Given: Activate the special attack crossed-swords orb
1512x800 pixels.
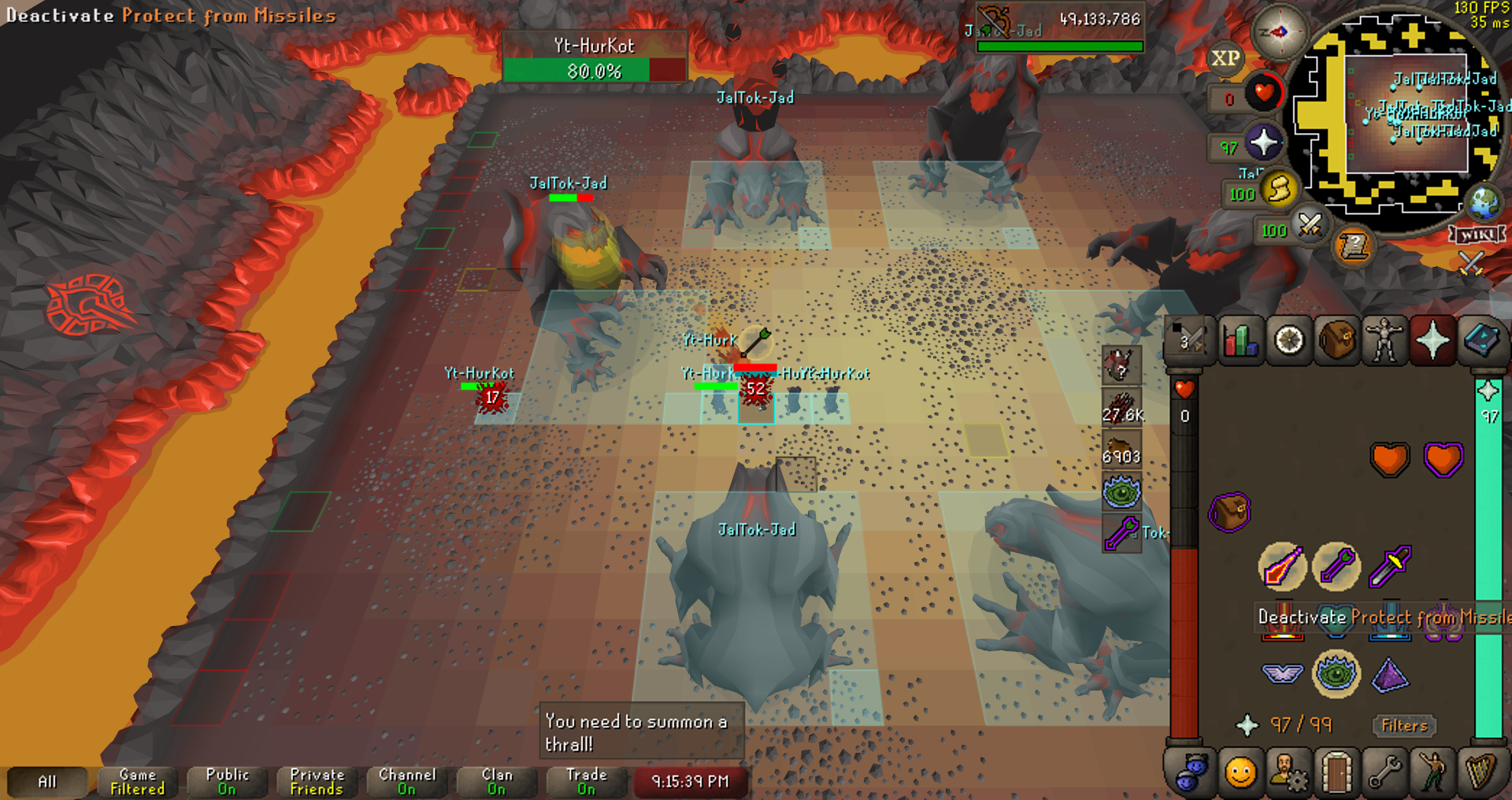Looking at the screenshot, I should point(1310,227).
